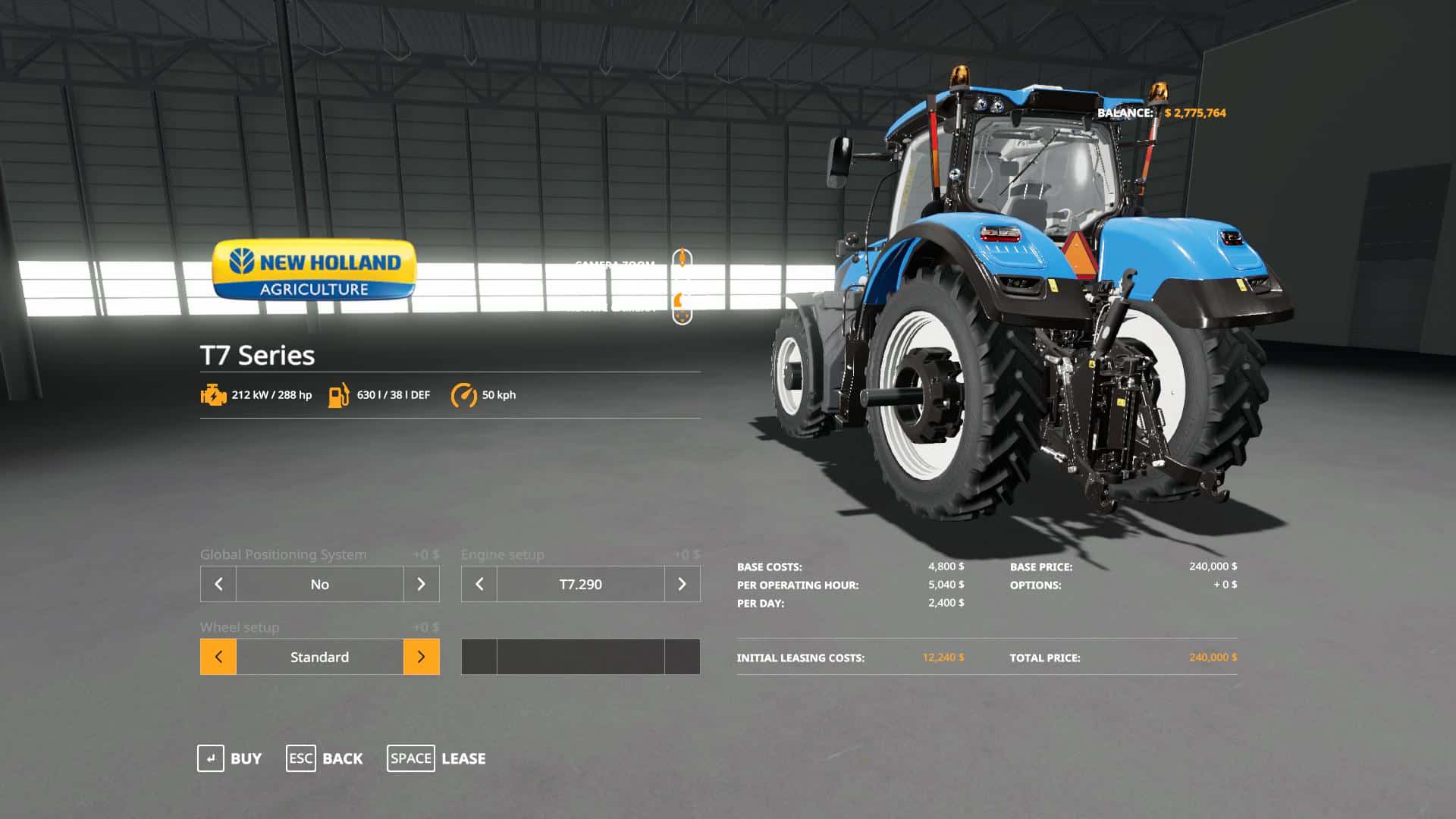Lease the T7 Series tractor
This screenshot has height=819, width=1456.
(x=437, y=758)
